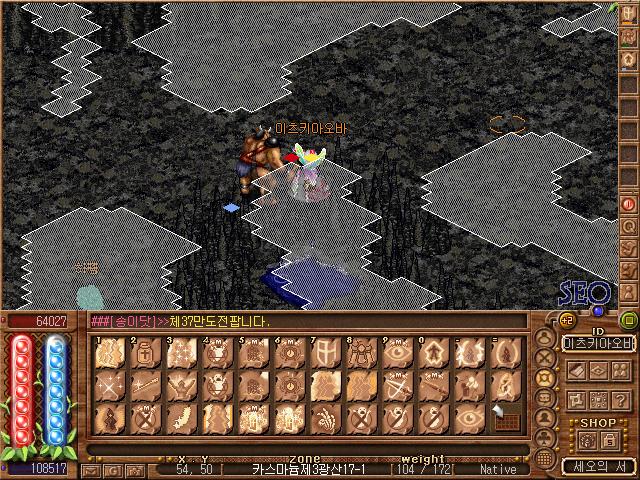
Task: Select the character ID name field
Action: click(597, 343)
